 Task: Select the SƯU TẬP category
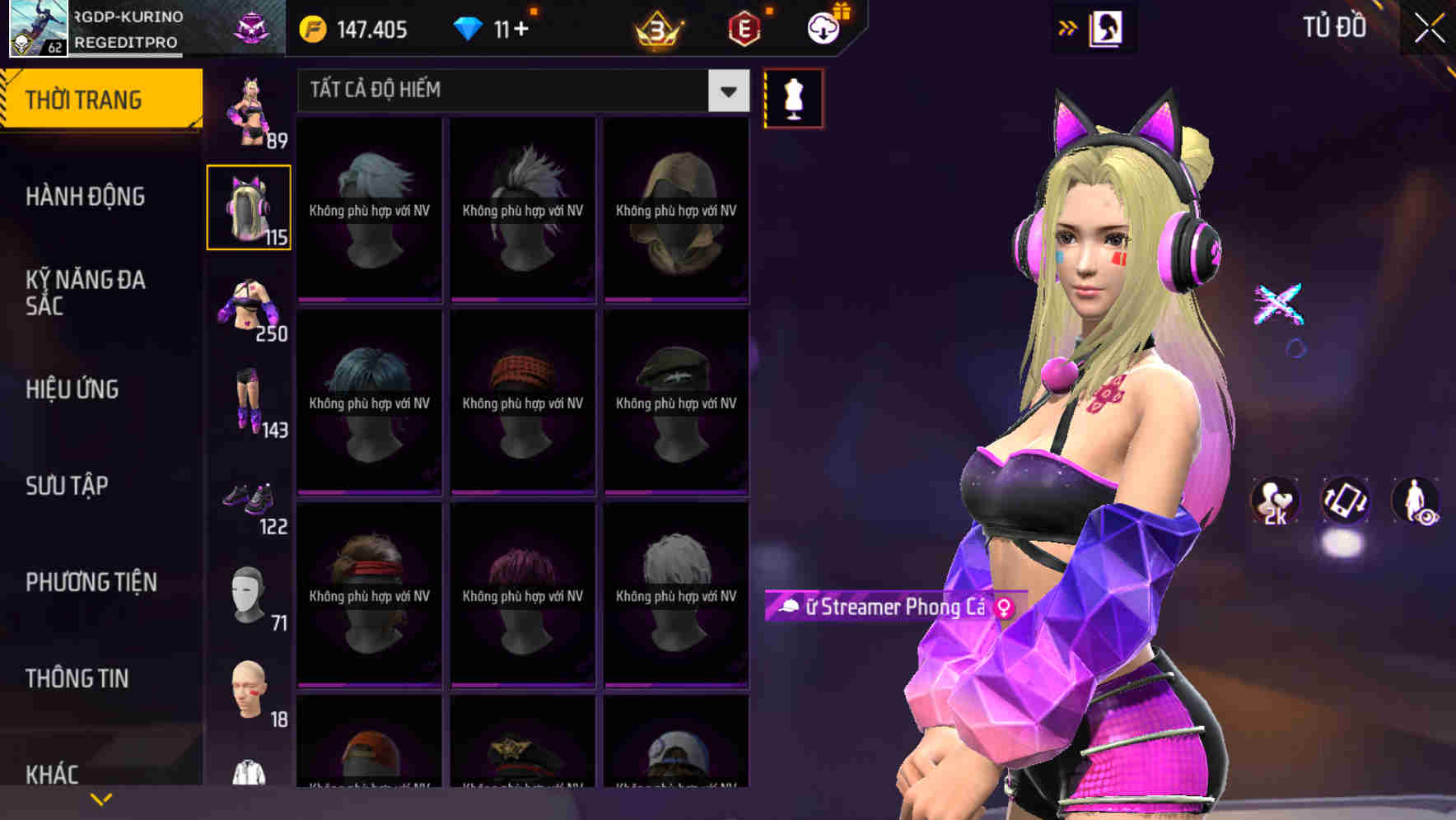point(68,485)
